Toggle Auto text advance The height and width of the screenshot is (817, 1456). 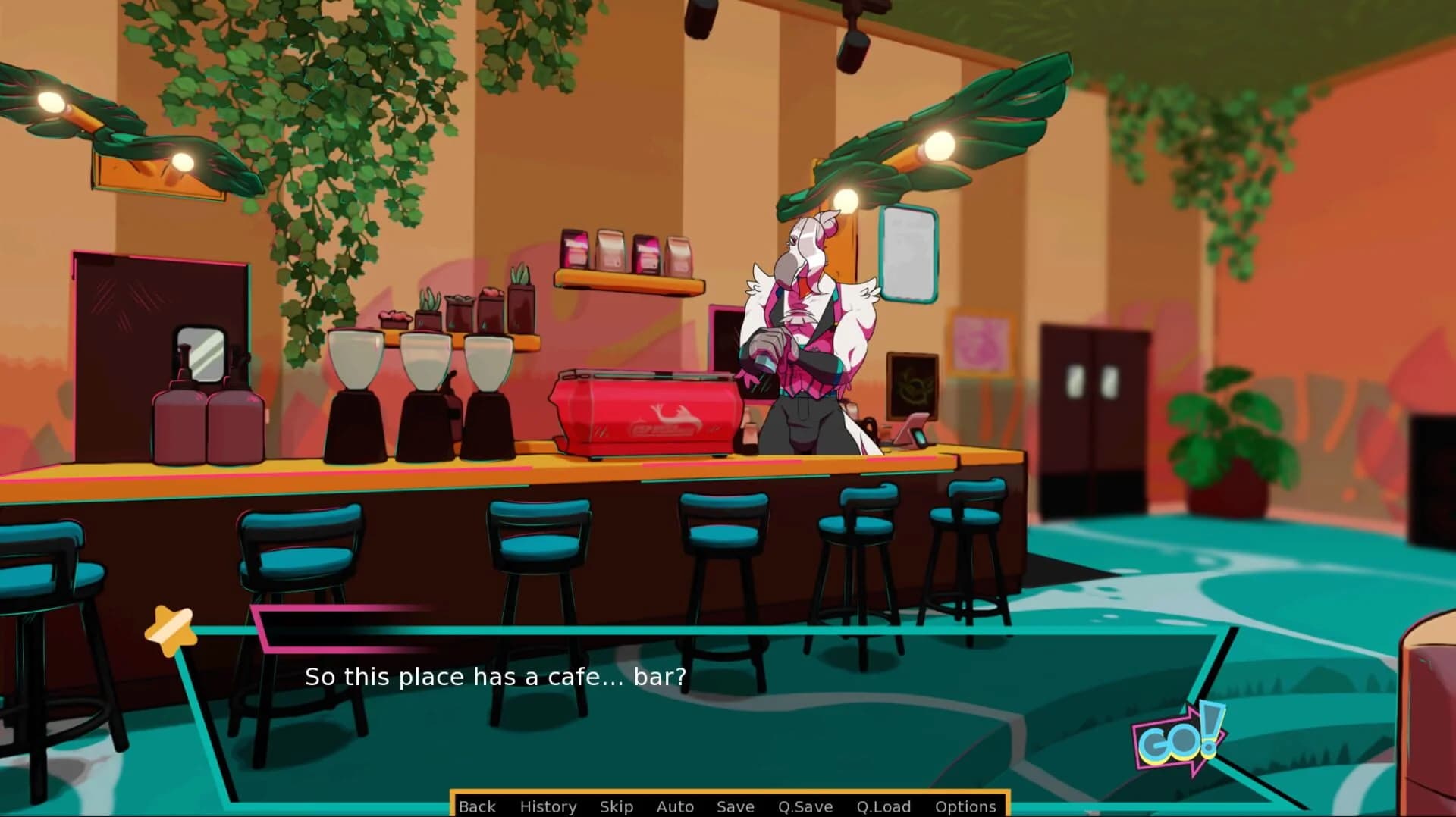[x=674, y=806]
